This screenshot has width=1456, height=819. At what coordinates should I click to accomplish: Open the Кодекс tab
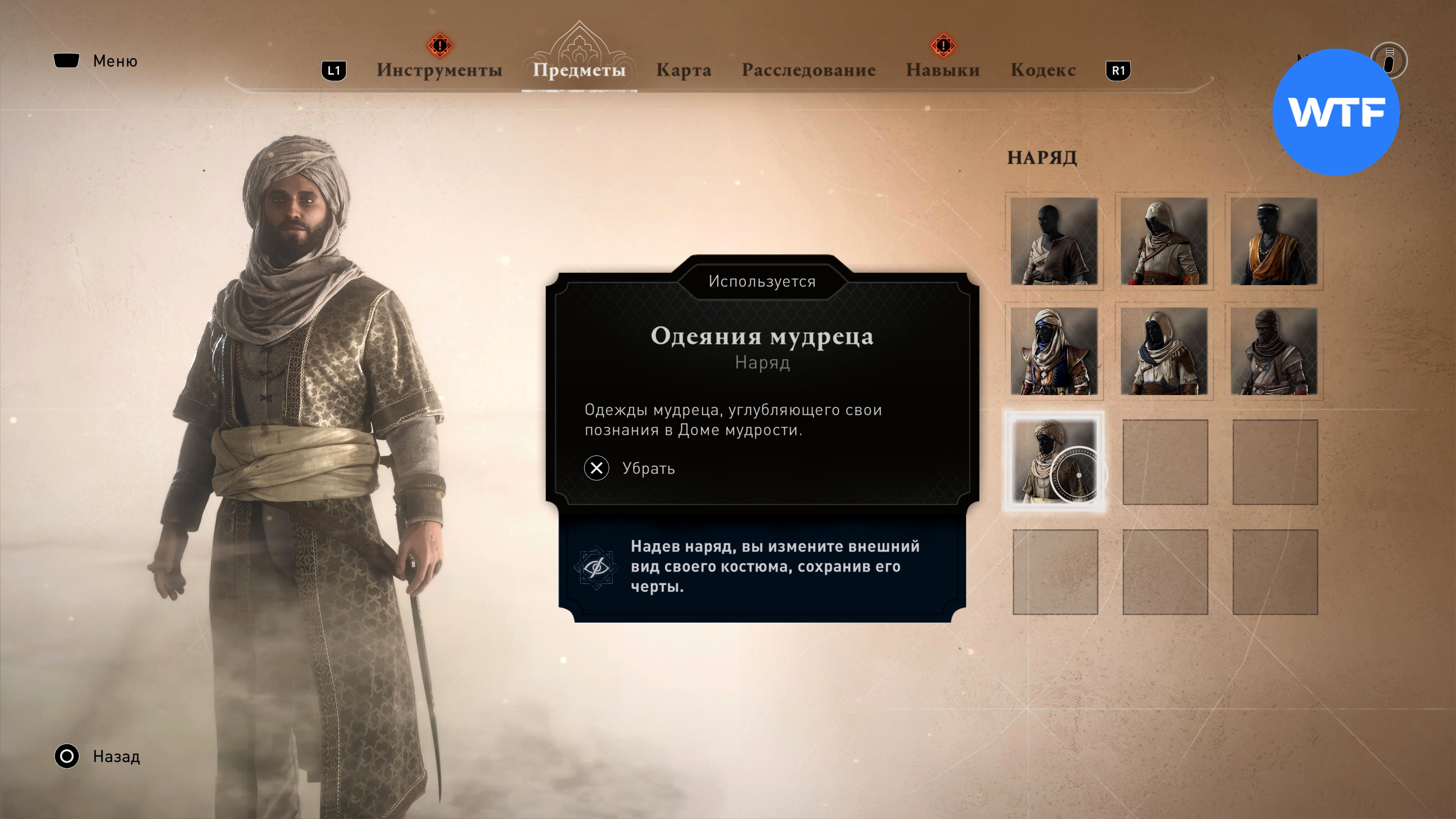click(x=1043, y=70)
